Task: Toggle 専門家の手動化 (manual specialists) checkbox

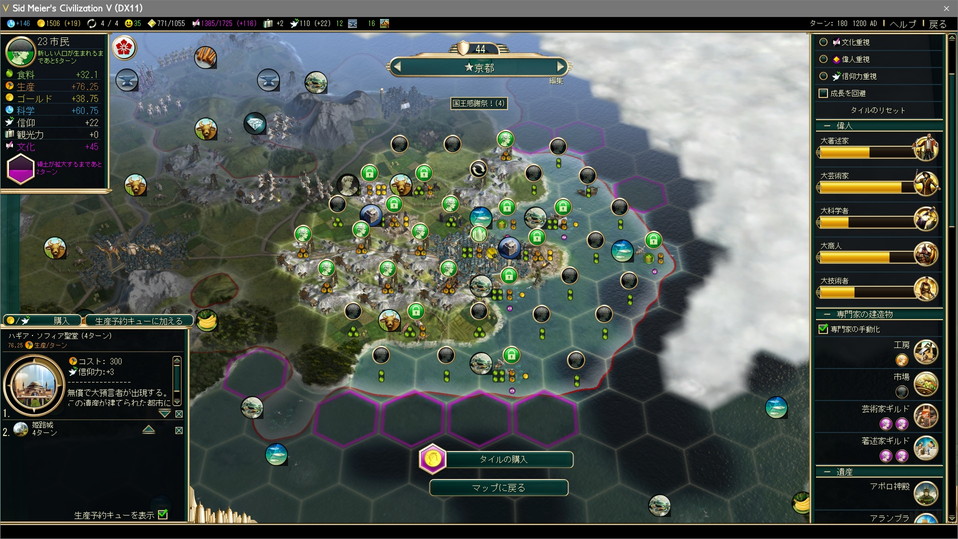Action: tap(824, 329)
